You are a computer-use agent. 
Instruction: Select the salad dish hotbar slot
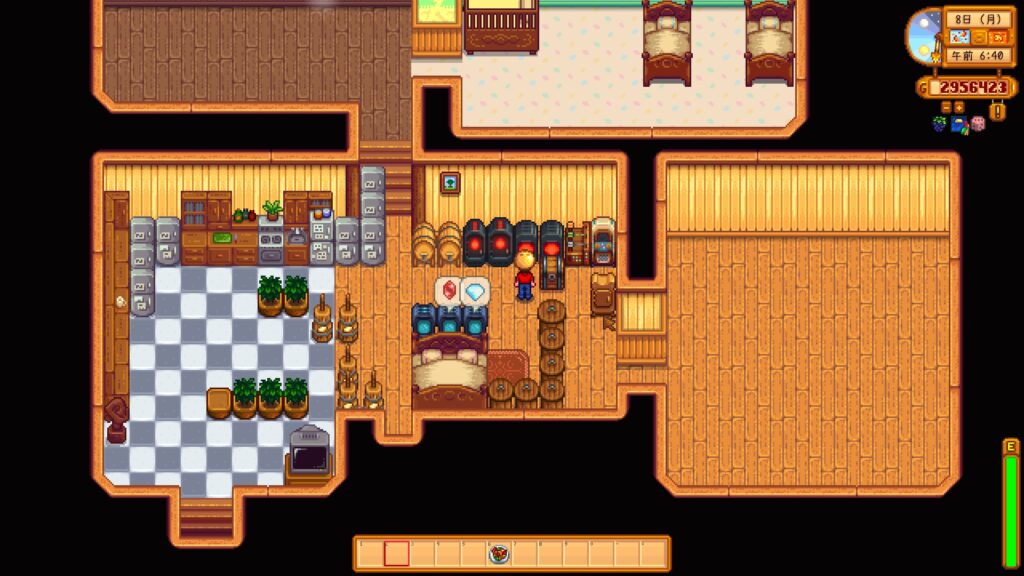tap(499, 553)
